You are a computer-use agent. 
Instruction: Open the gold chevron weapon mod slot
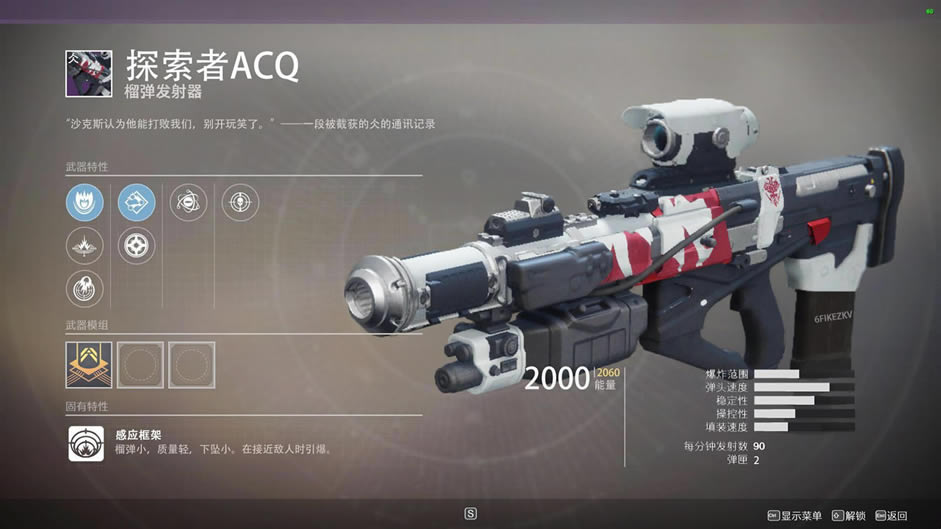click(88, 365)
